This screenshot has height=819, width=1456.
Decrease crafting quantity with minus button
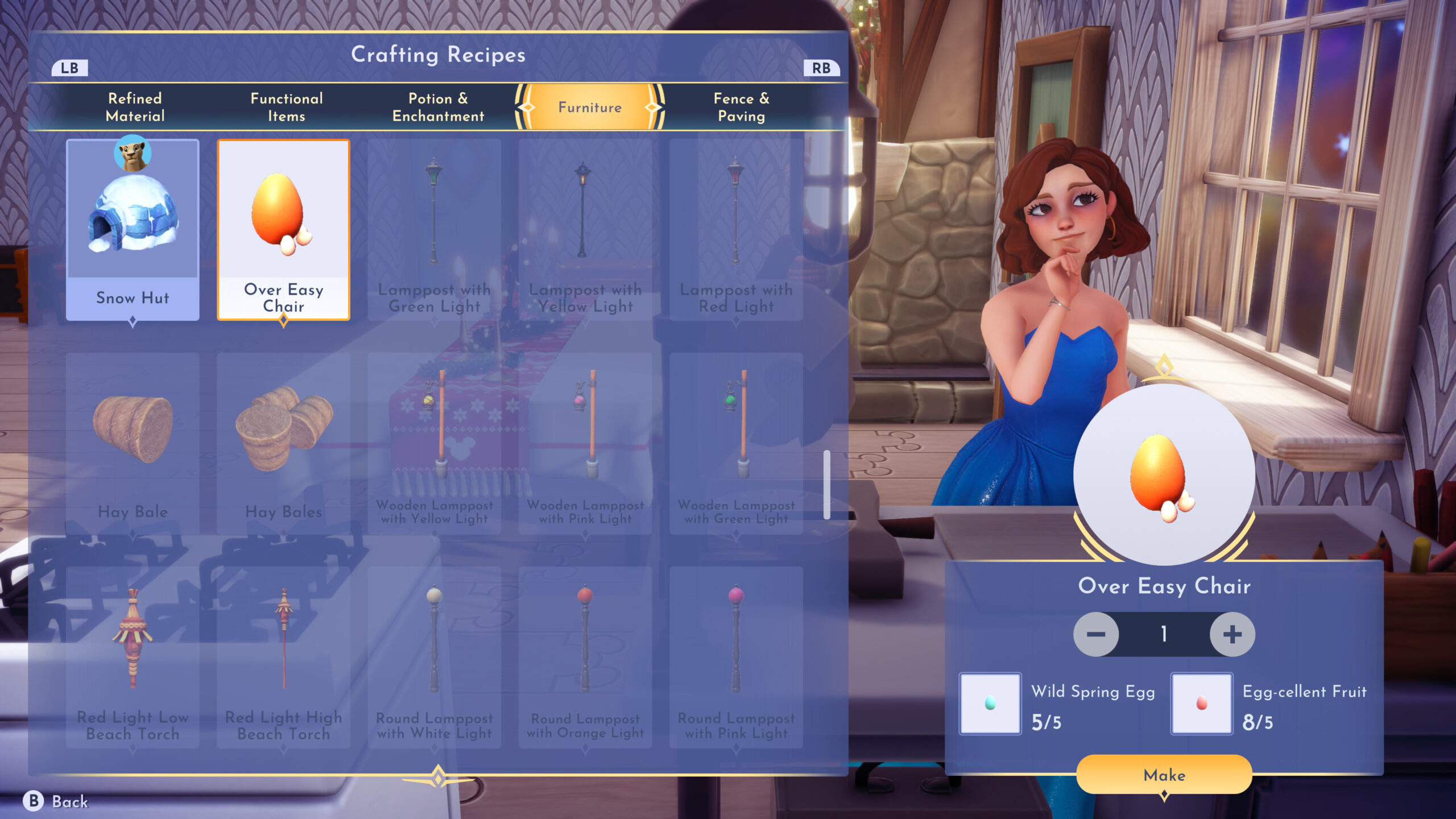click(1095, 634)
